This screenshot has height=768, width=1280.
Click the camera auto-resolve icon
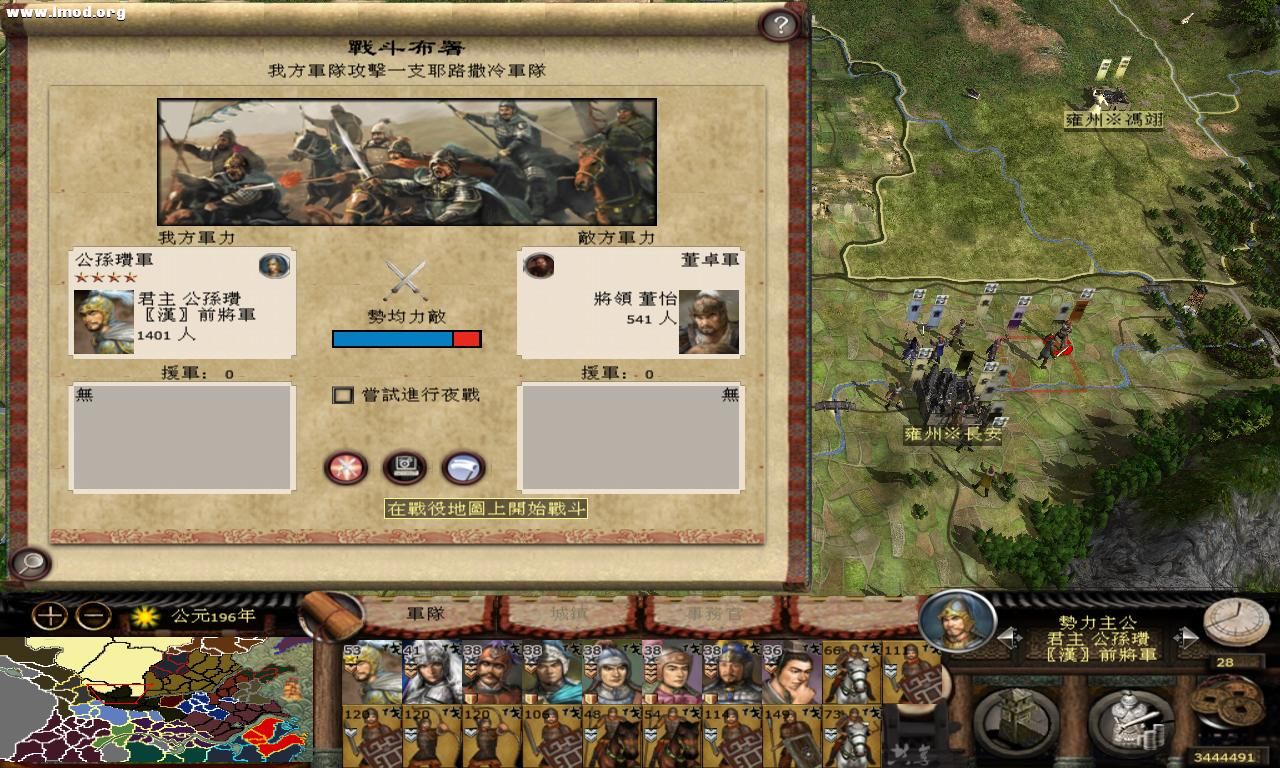405,467
